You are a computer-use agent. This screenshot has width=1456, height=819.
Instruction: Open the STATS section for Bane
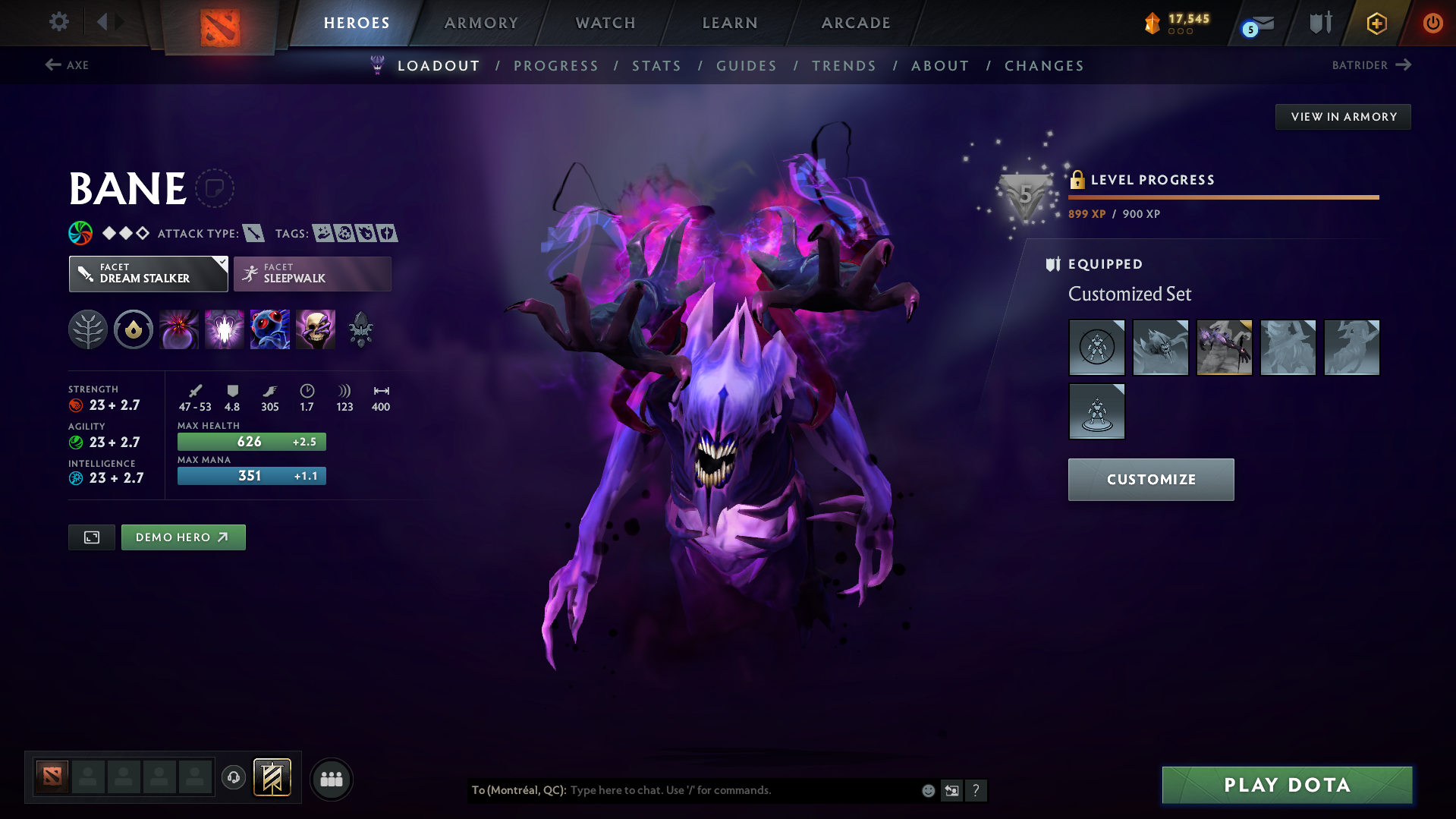coord(656,66)
